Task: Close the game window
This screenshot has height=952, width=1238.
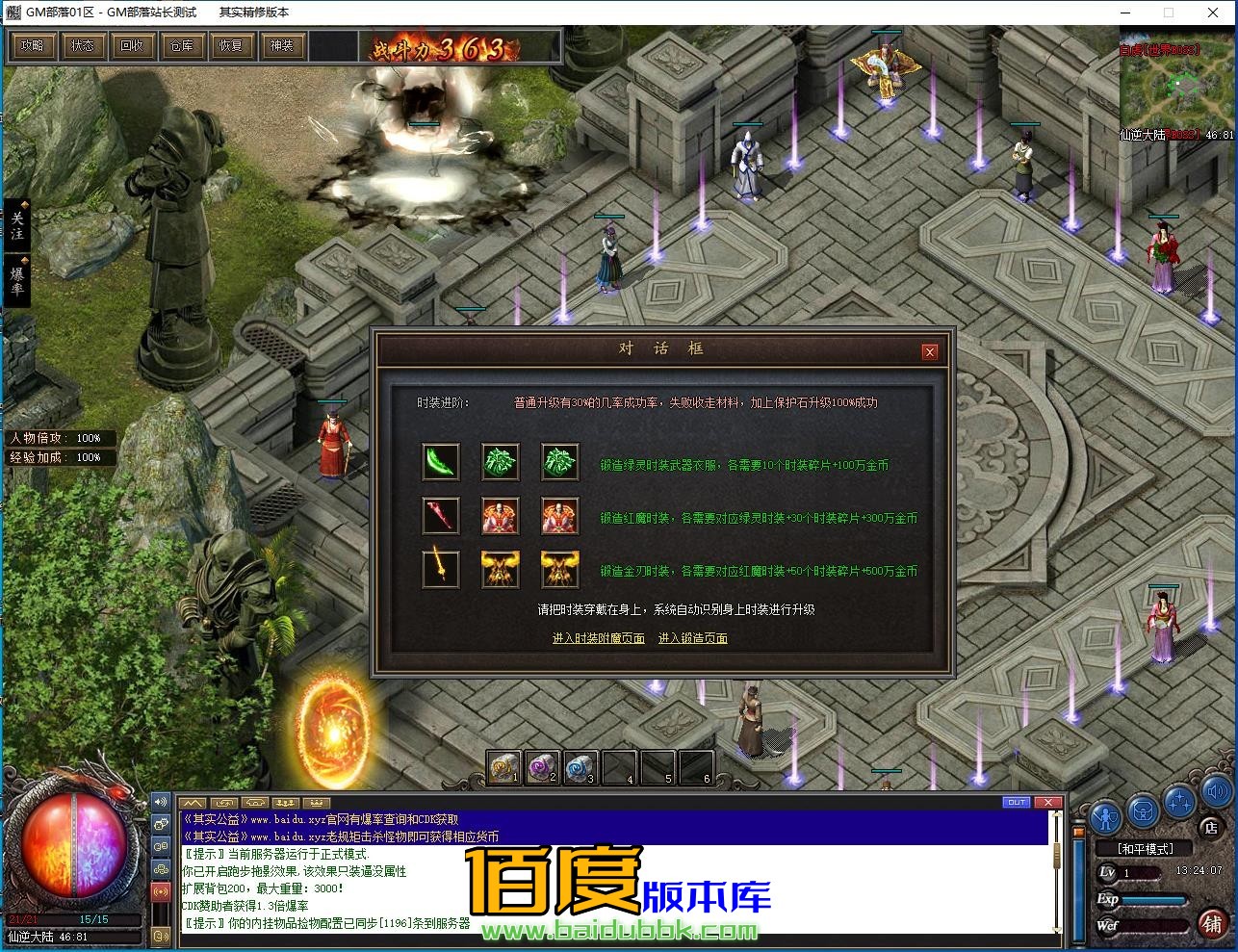Action: click(x=1213, y=13)
